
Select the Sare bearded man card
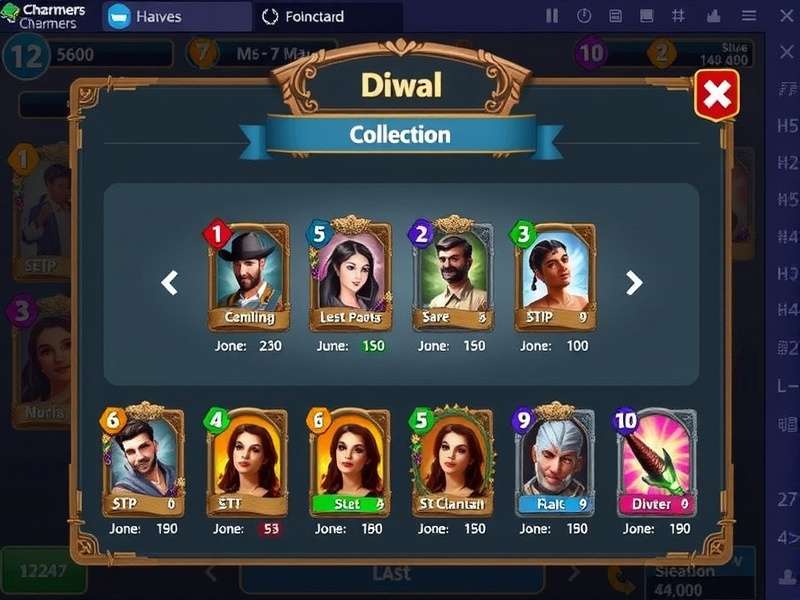click(452, 277)
